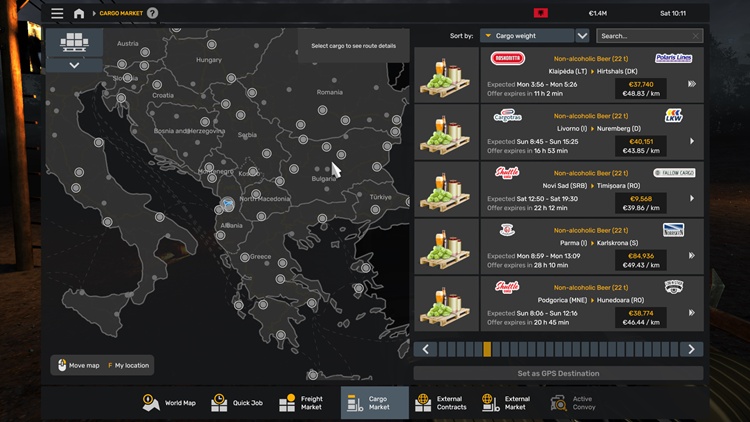Switch to the World Map tab
The image size is (750, 422).
tap(169, 403)
